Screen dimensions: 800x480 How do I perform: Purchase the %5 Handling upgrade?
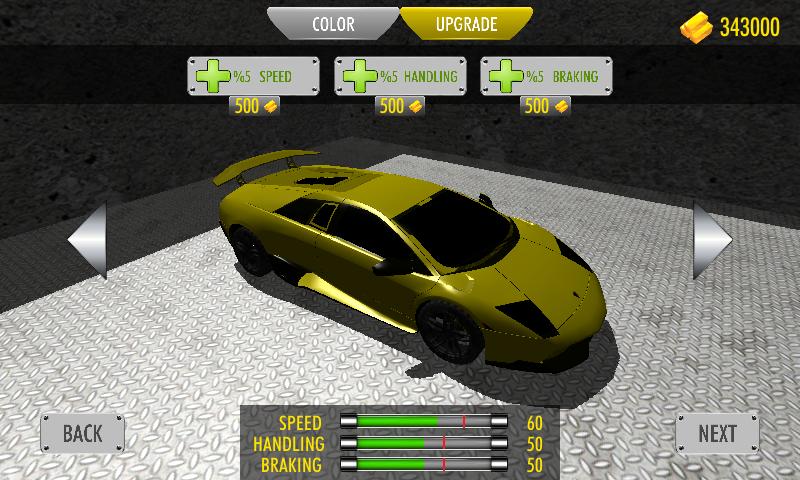click(x=400, y=76)
